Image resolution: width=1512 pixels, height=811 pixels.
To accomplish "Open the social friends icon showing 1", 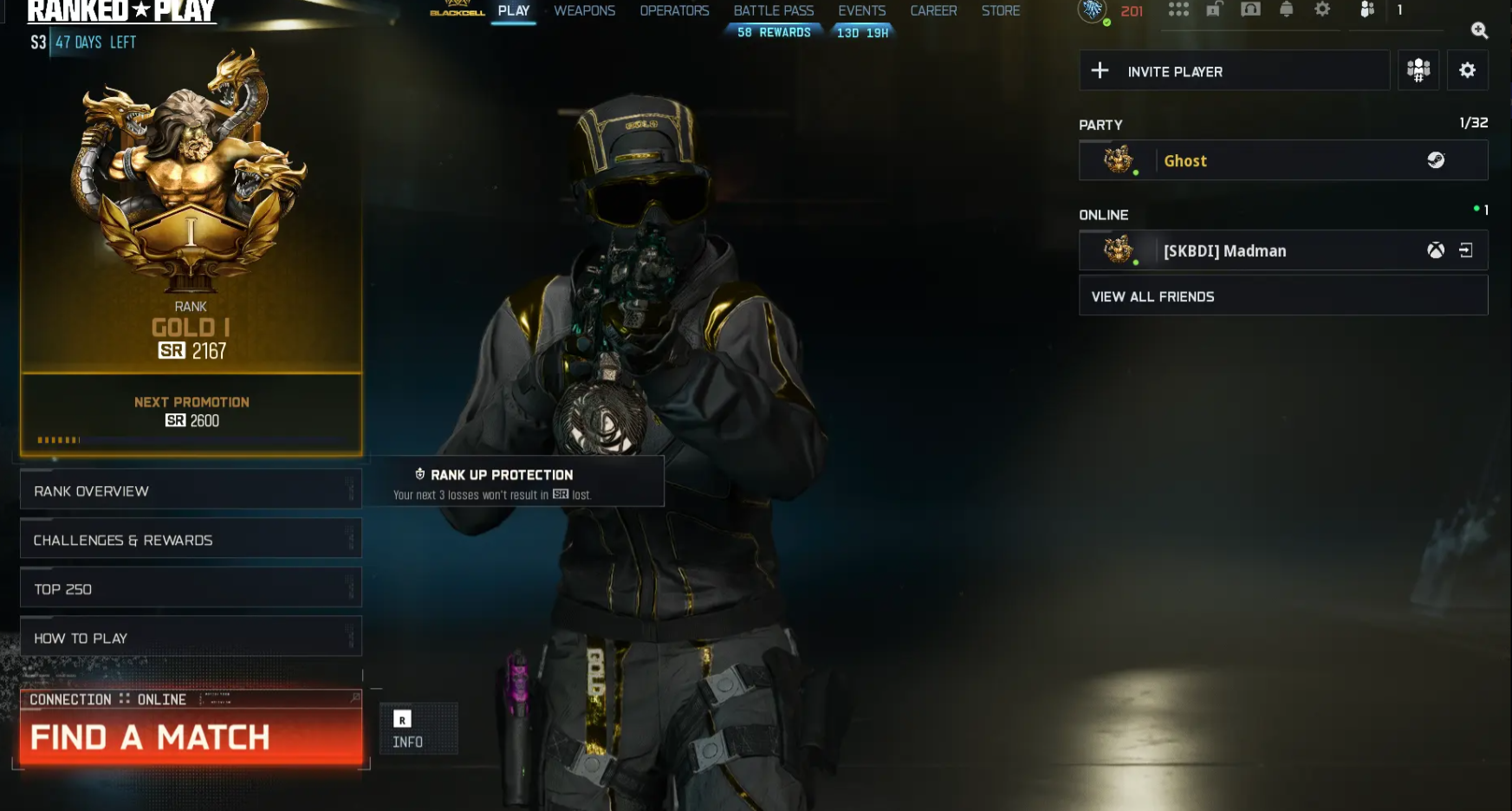I will 1366,10.
